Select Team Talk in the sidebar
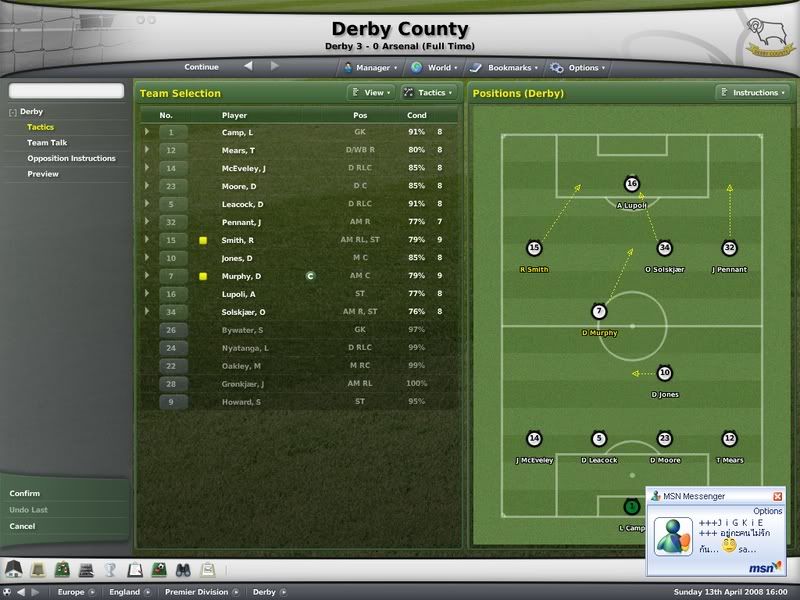Screen dimensions: 800x600 [x=45, y=143]
